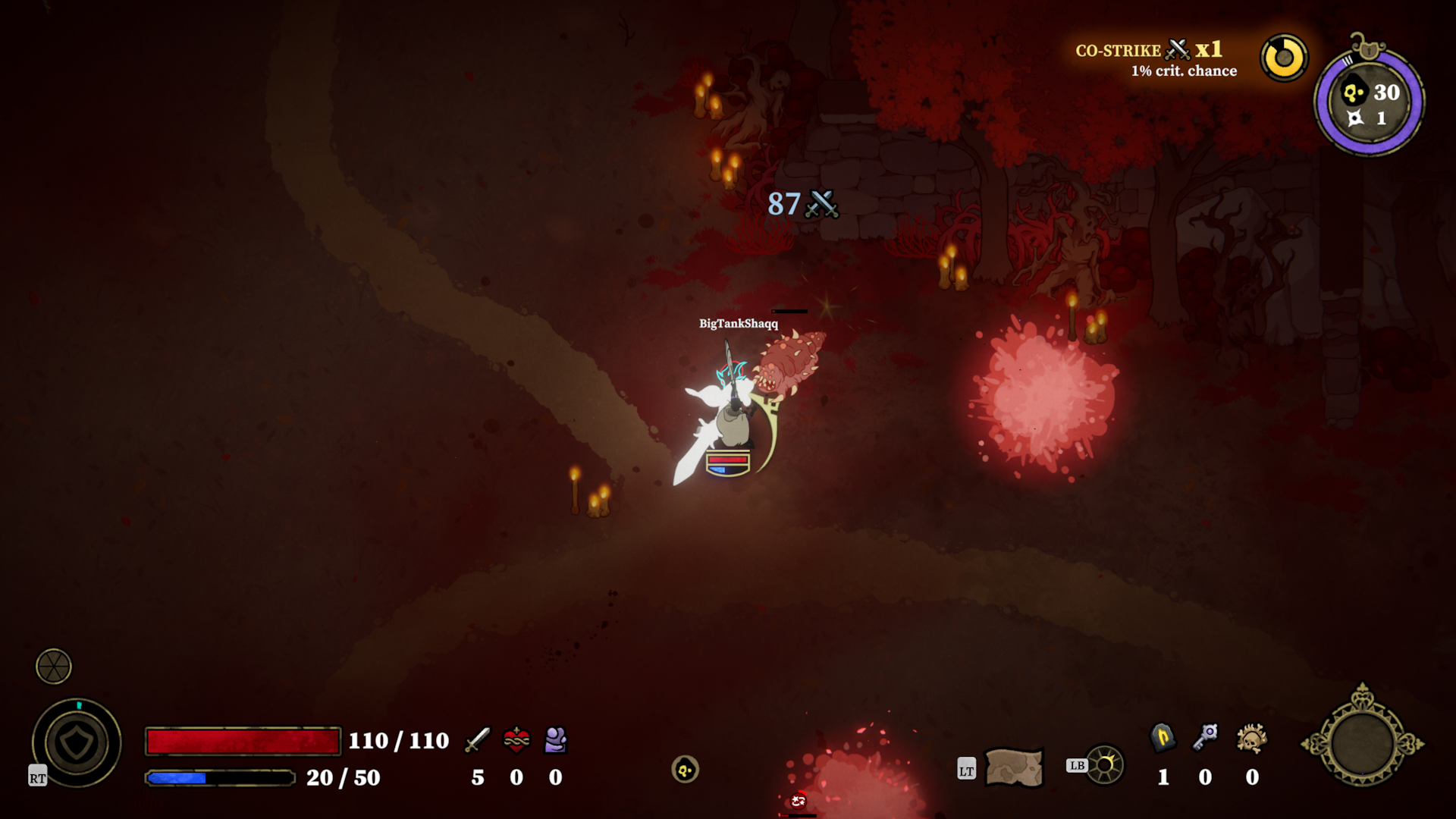This screenshot has width=1456, height=819.
Task: Click the small six-segment wheel icon
Action: click(x=54, y=667)
